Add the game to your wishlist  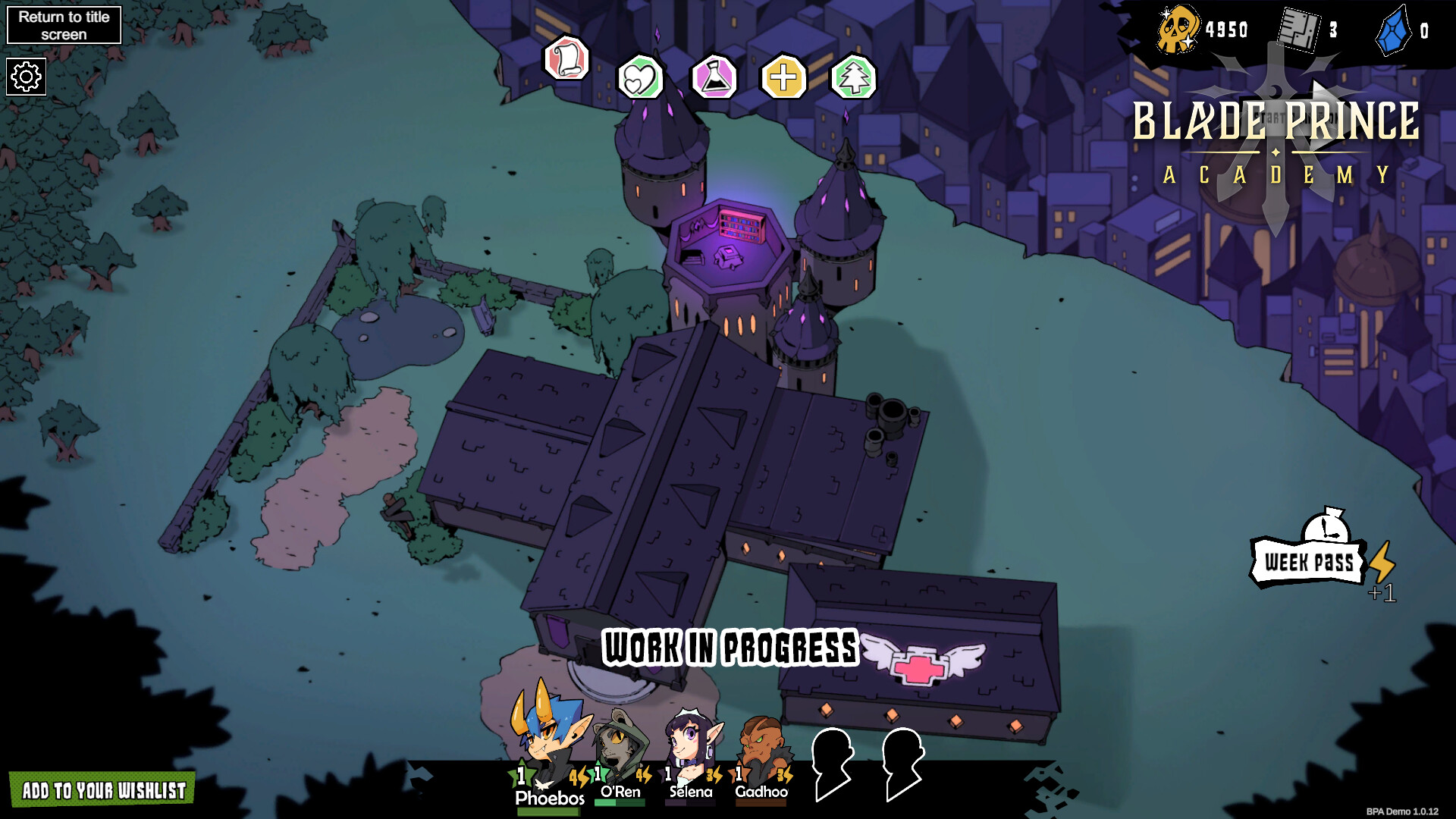[103, 790]
